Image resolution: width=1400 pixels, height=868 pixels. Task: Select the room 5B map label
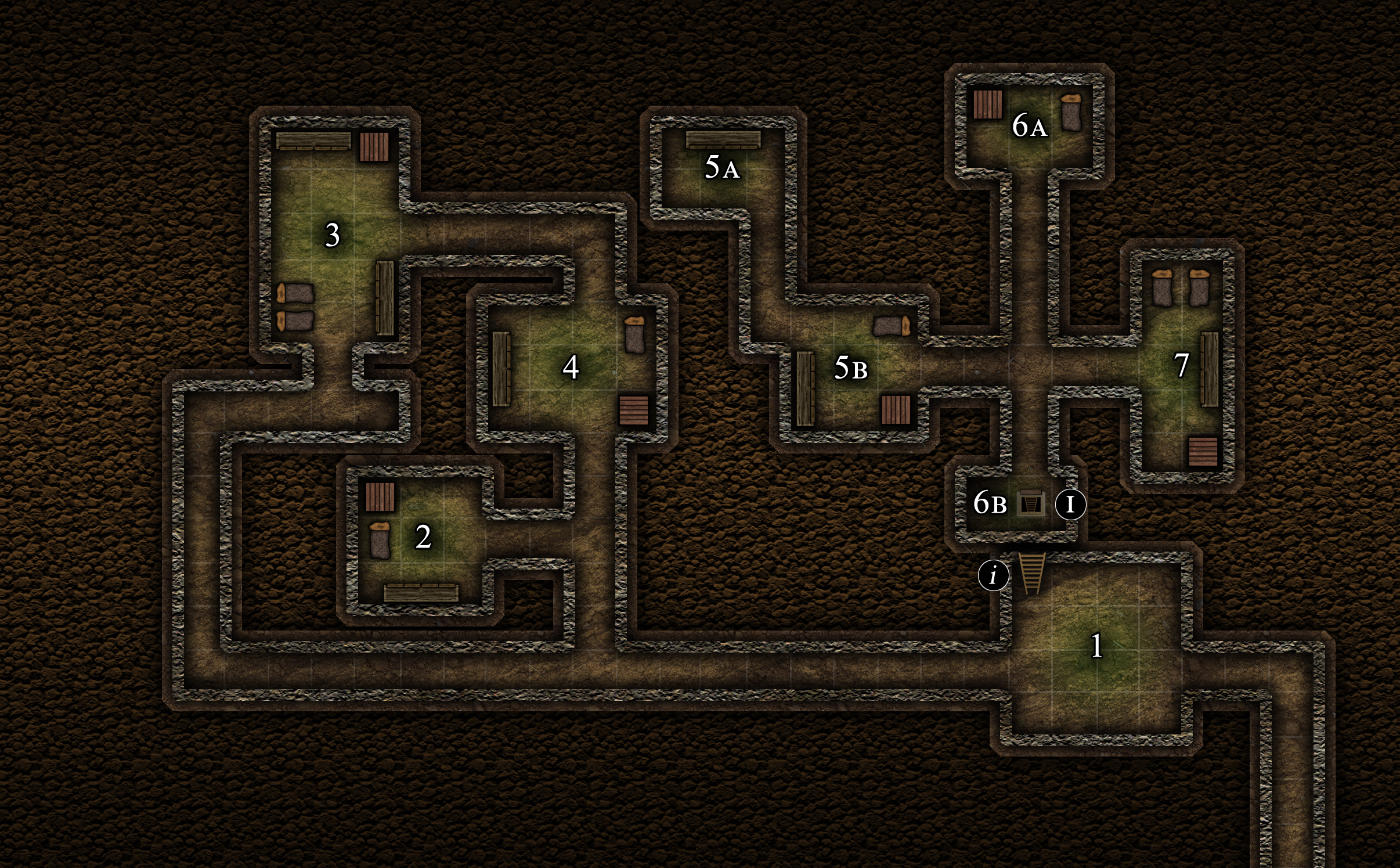coord(850,368)
